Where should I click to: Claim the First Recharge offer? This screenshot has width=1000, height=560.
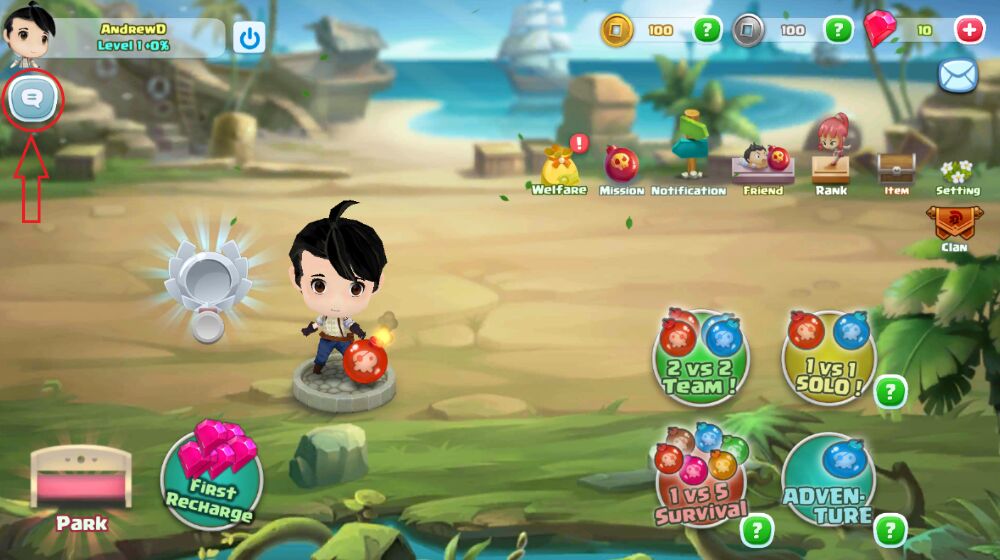click(211, 477)
